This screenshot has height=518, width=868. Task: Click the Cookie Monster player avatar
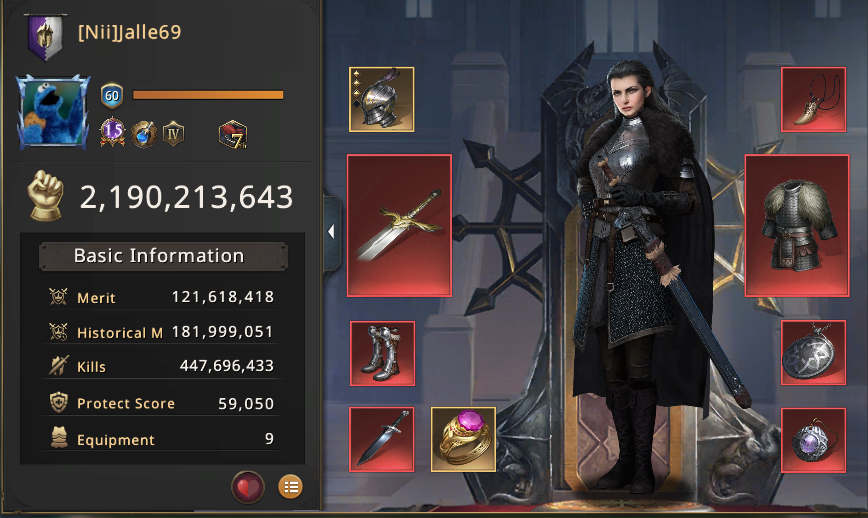(x=47, y=112)
